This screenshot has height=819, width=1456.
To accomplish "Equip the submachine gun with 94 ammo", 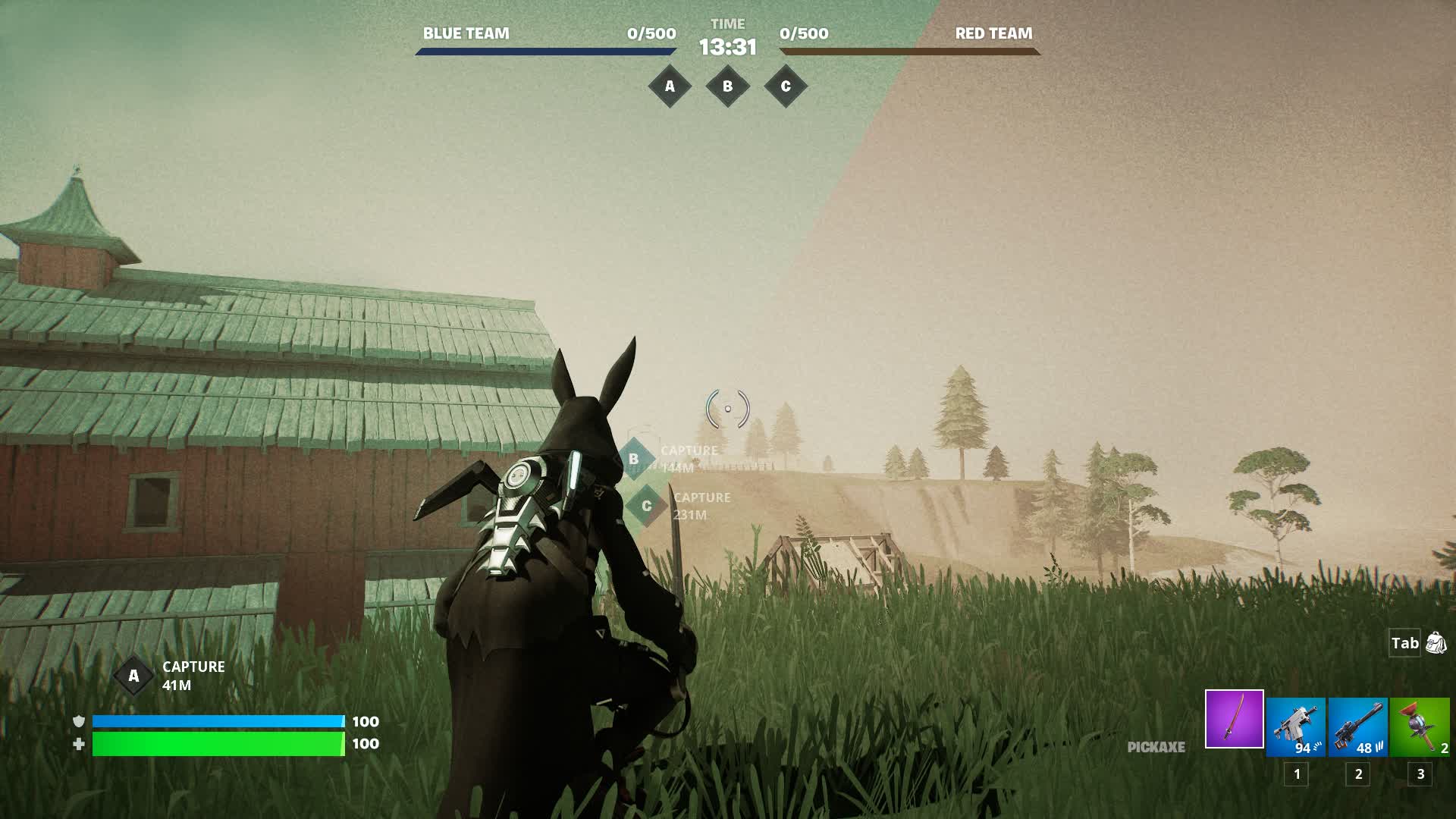I will tap(1295, 727).
